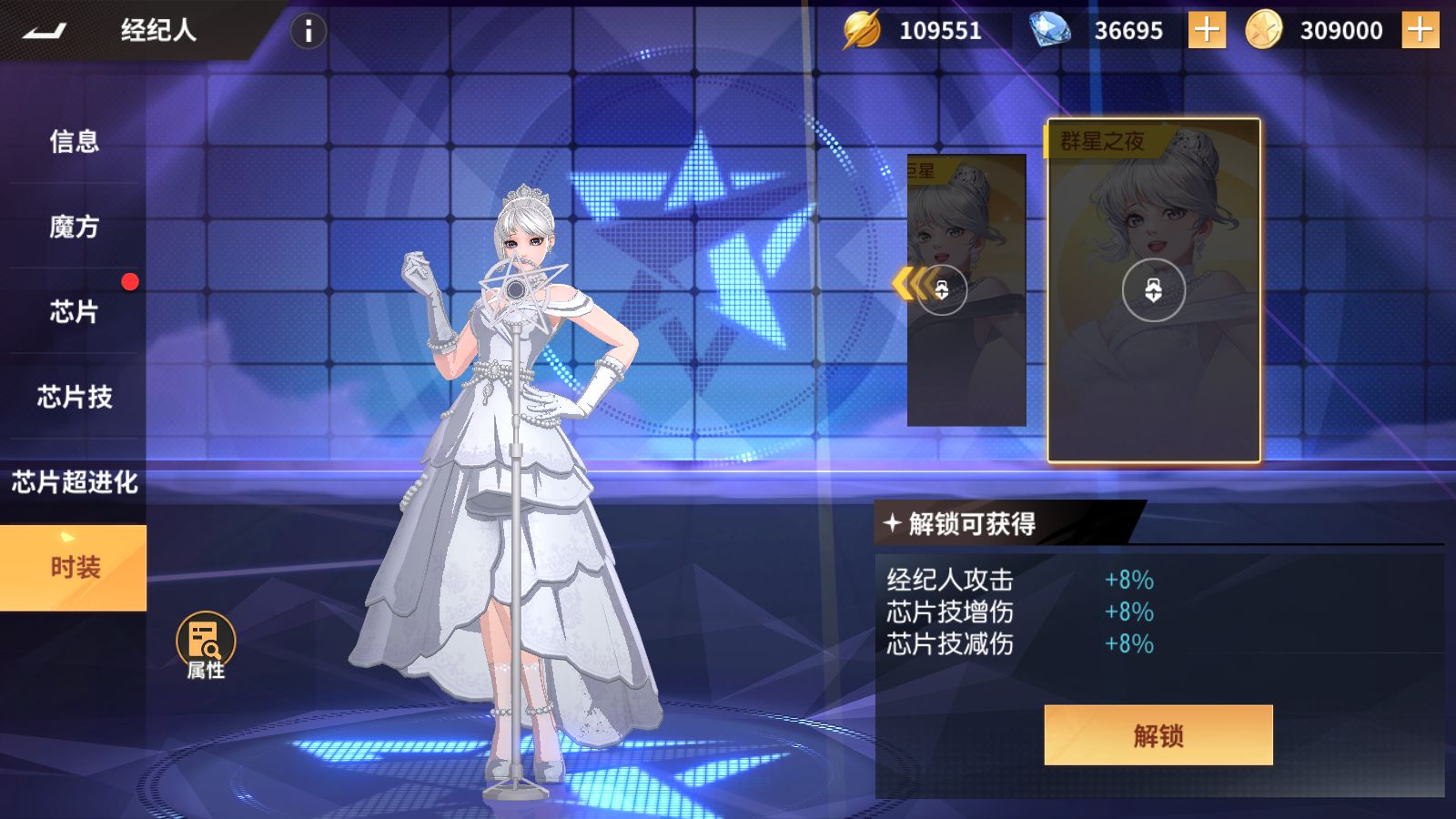Select the 芯片 tab
Viewport: 1456px width, 819px height.
[74, 311]
